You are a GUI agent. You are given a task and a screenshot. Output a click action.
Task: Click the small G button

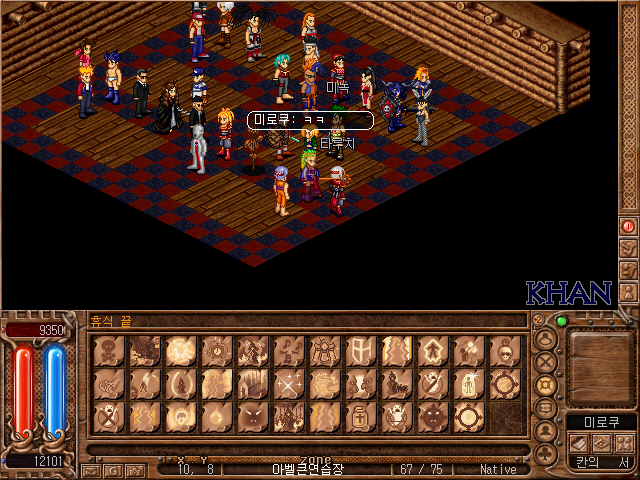112,469
